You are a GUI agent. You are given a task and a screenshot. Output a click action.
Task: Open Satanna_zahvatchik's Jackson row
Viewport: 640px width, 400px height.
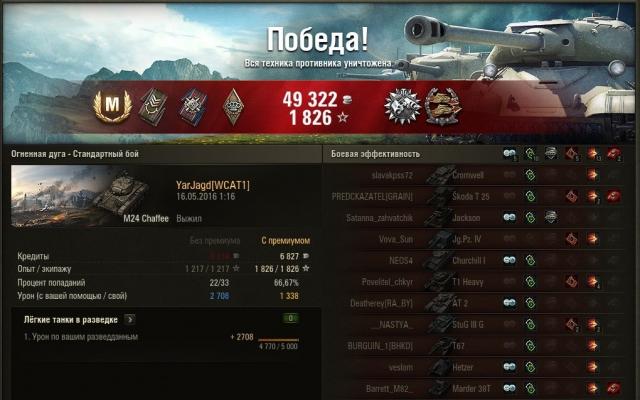click(478, 217)
